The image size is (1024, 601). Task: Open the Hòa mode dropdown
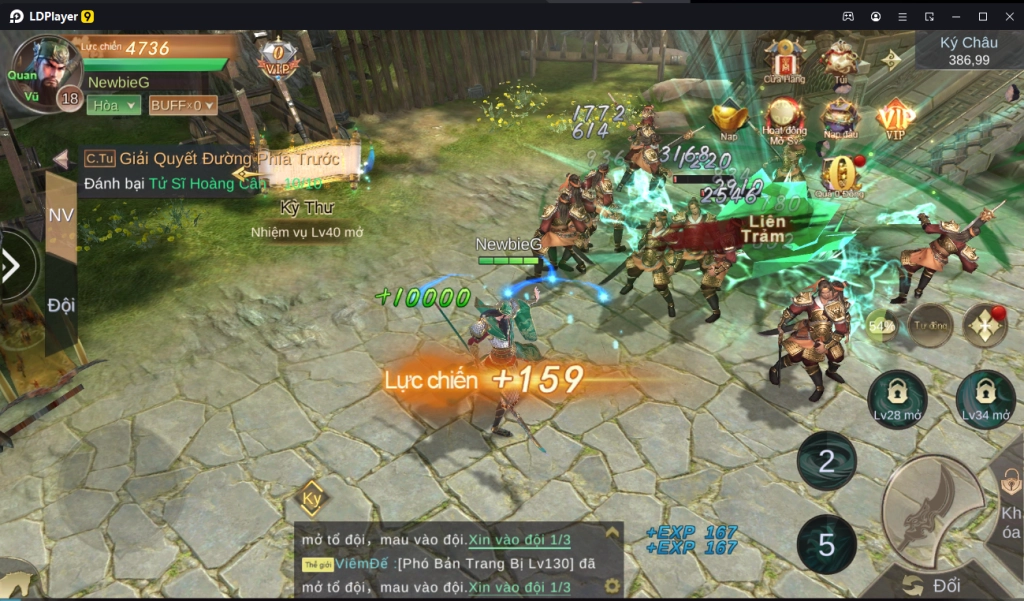pyautogui.click(x=113, y=105)
